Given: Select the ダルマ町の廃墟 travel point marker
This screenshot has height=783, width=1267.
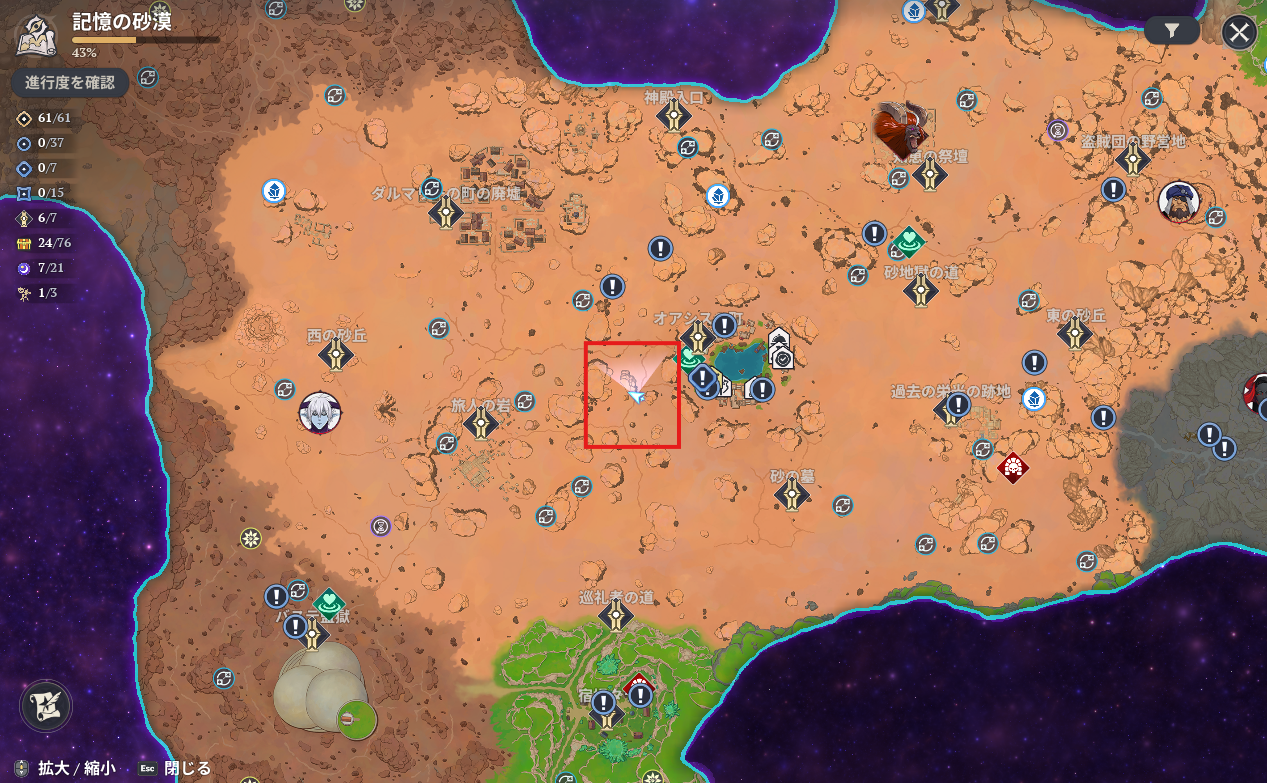Looking at the screenshot, I should click(x=445, y=212).
